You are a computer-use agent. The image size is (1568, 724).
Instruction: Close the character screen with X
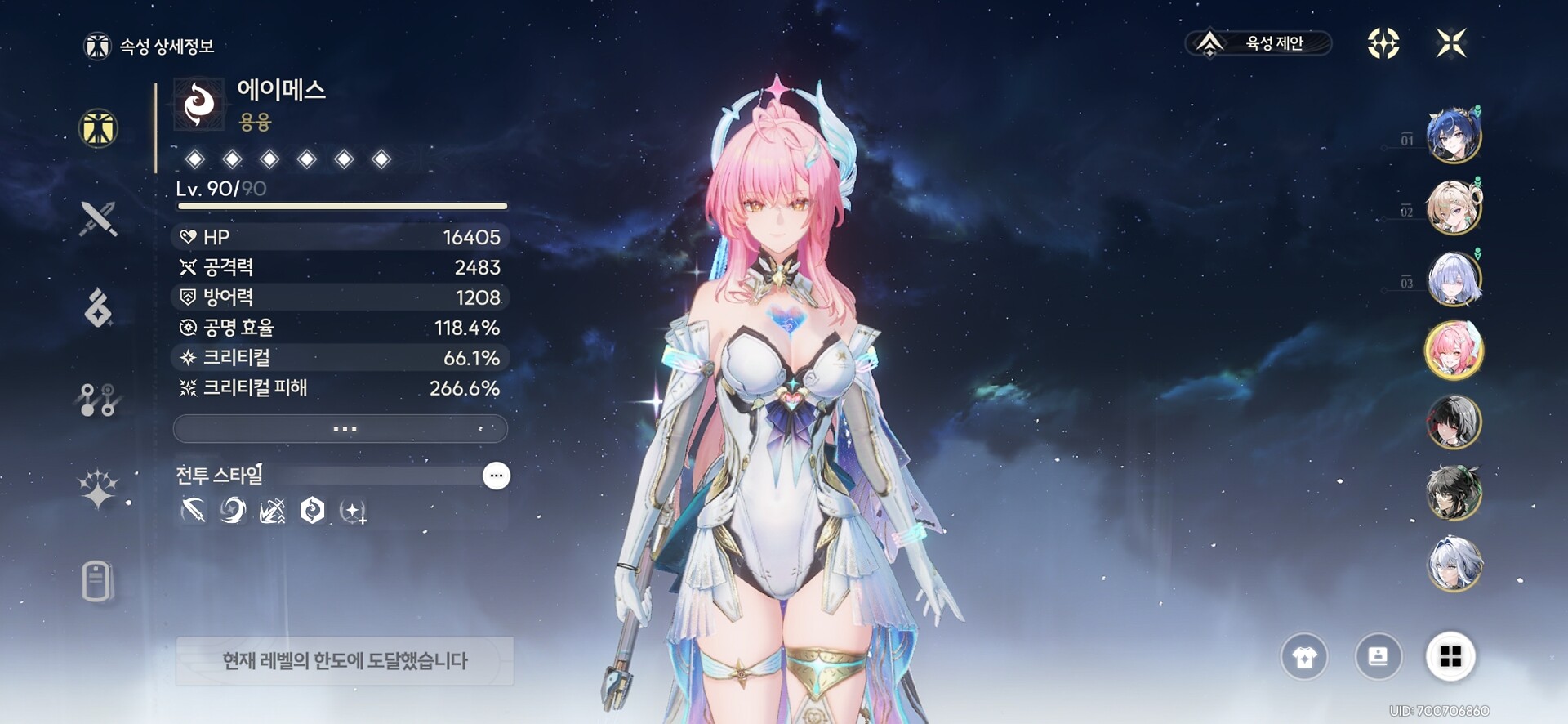coord(1451,43)
